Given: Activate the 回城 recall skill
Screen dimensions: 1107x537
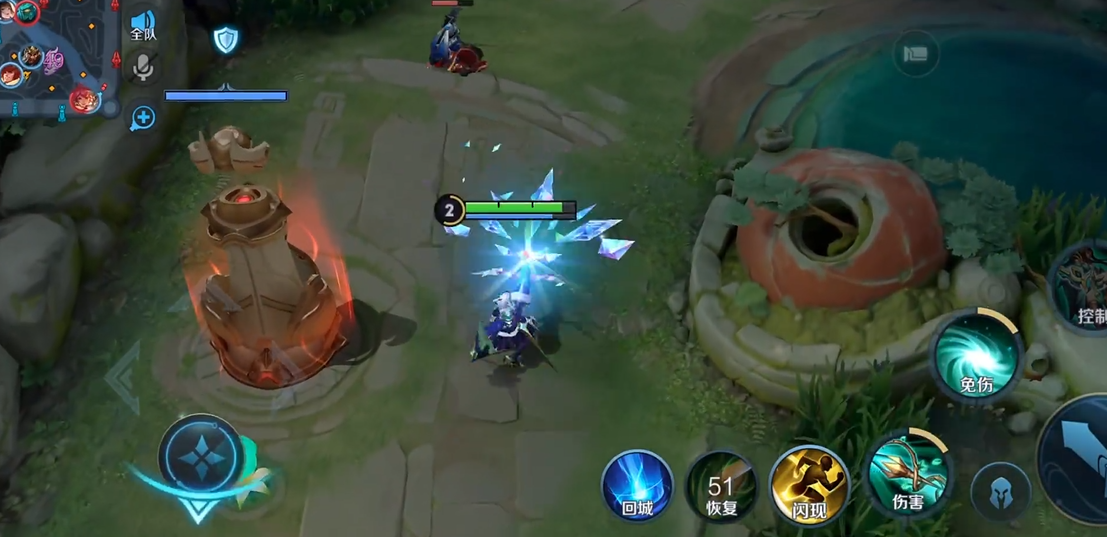Looking at the screenshot, I should pyautogui.click(x=637, y=486).
